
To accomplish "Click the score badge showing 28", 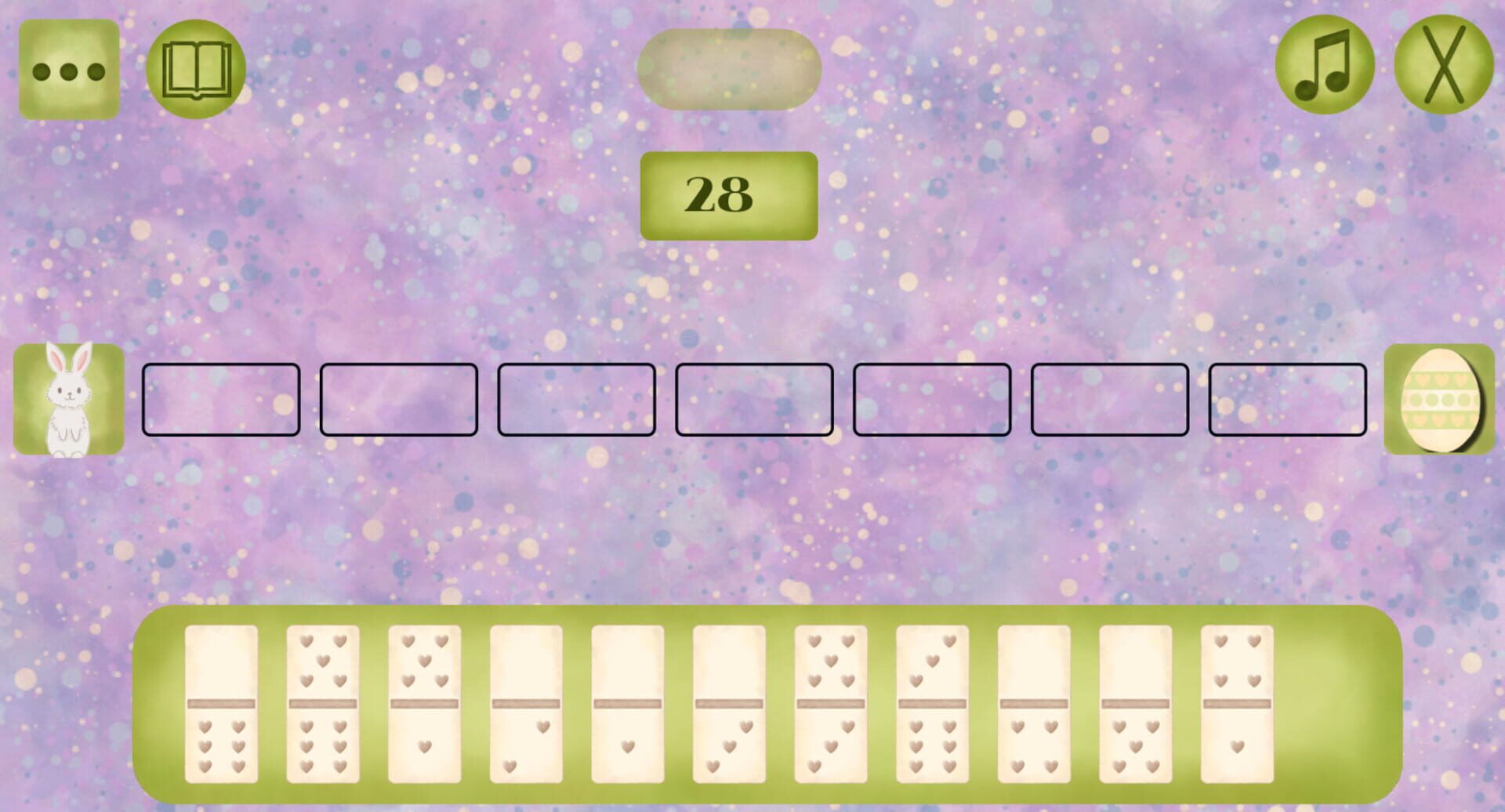I will pos(729,194).
